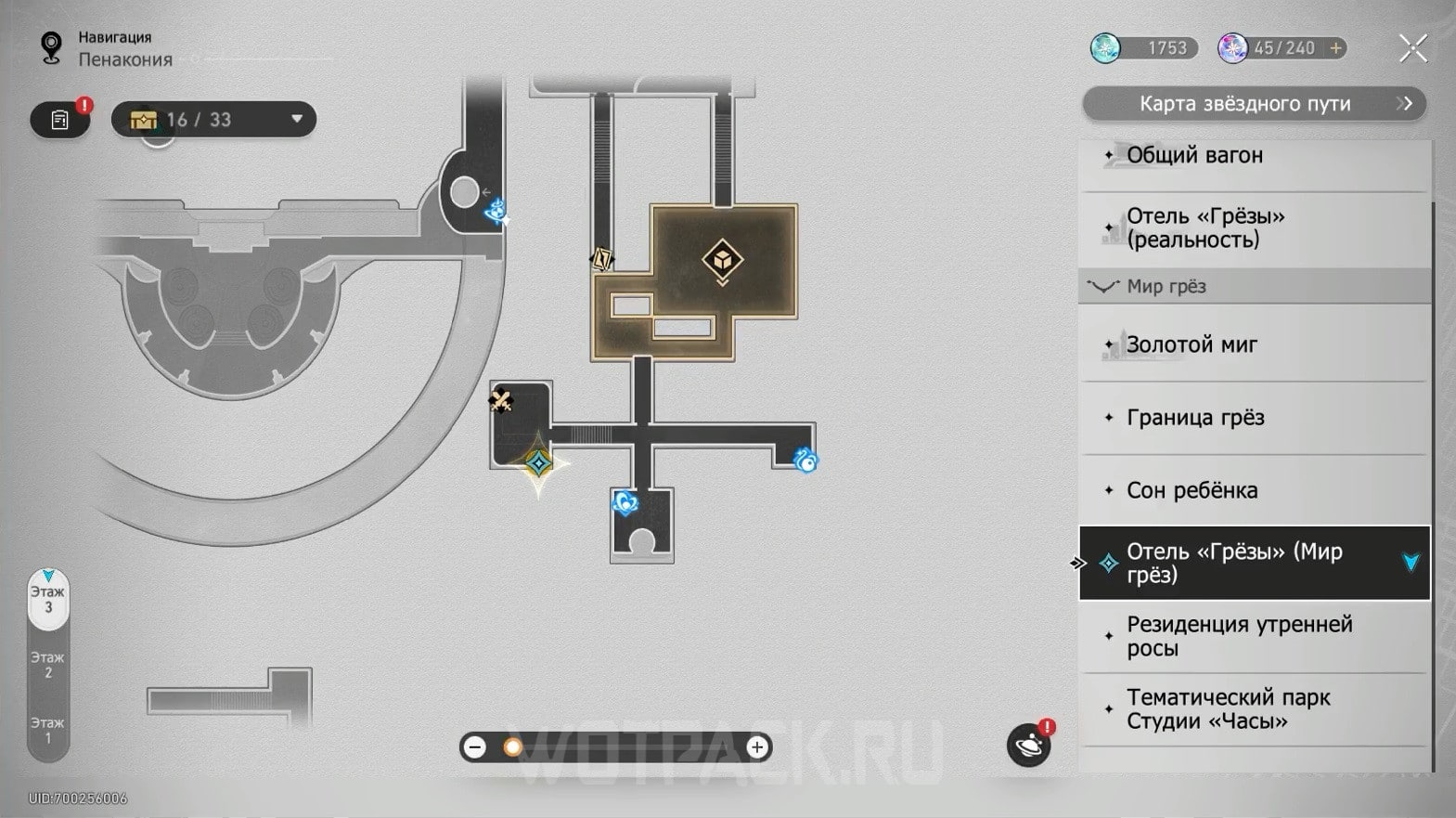
Task: Open Карта звёздного пути
Action: (x=1253, y=104)
